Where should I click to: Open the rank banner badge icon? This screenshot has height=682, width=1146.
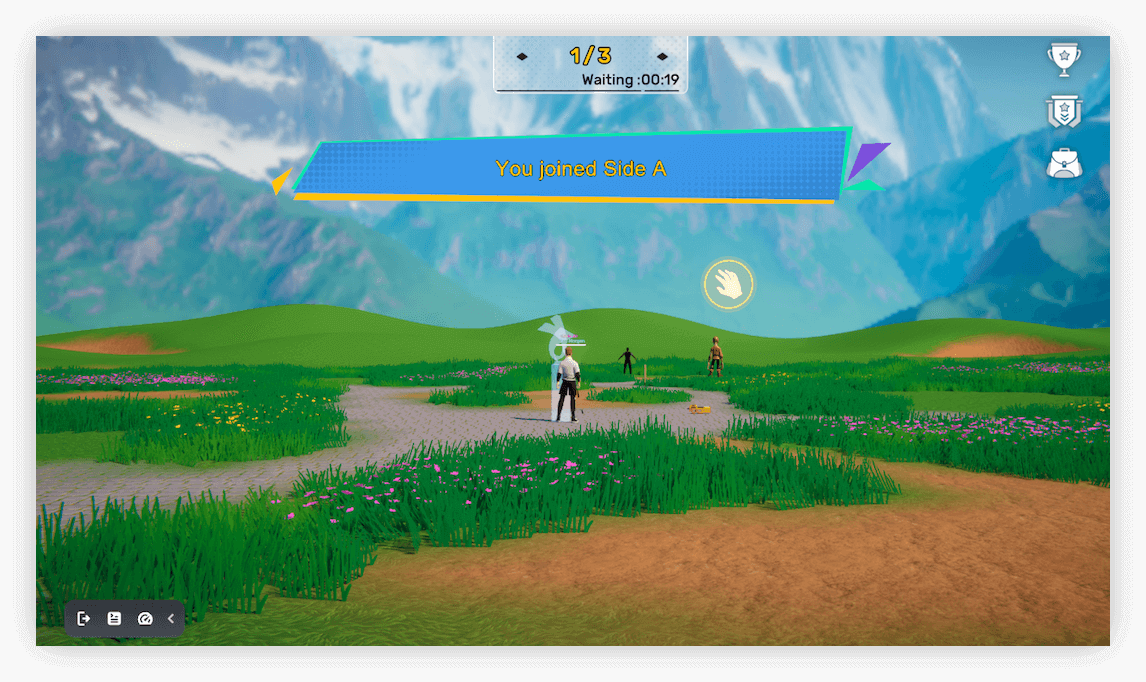pyautogui.click(x=1064, y=111)
